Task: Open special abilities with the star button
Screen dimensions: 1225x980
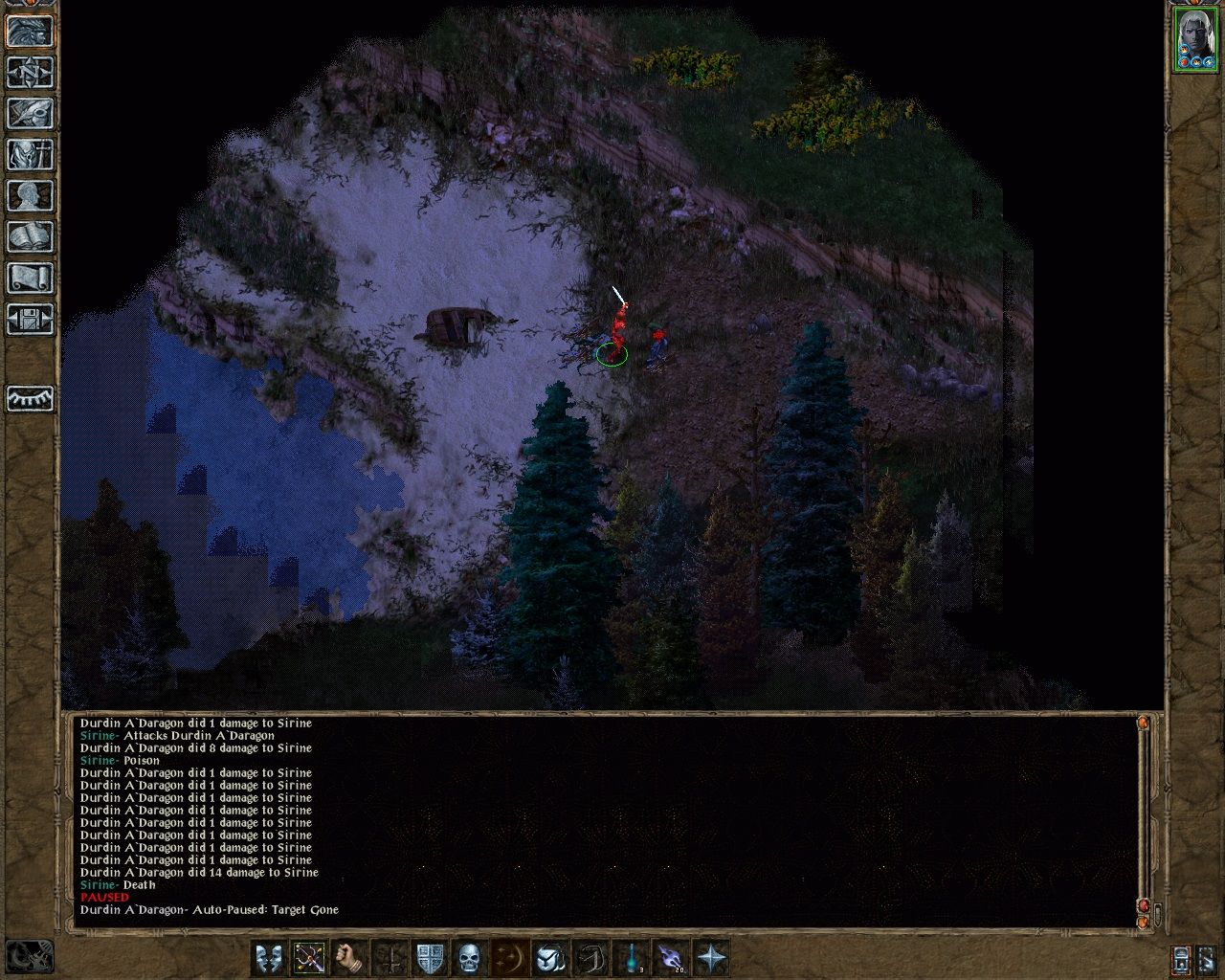Action: pyautogui.click(x=711, y=957)
